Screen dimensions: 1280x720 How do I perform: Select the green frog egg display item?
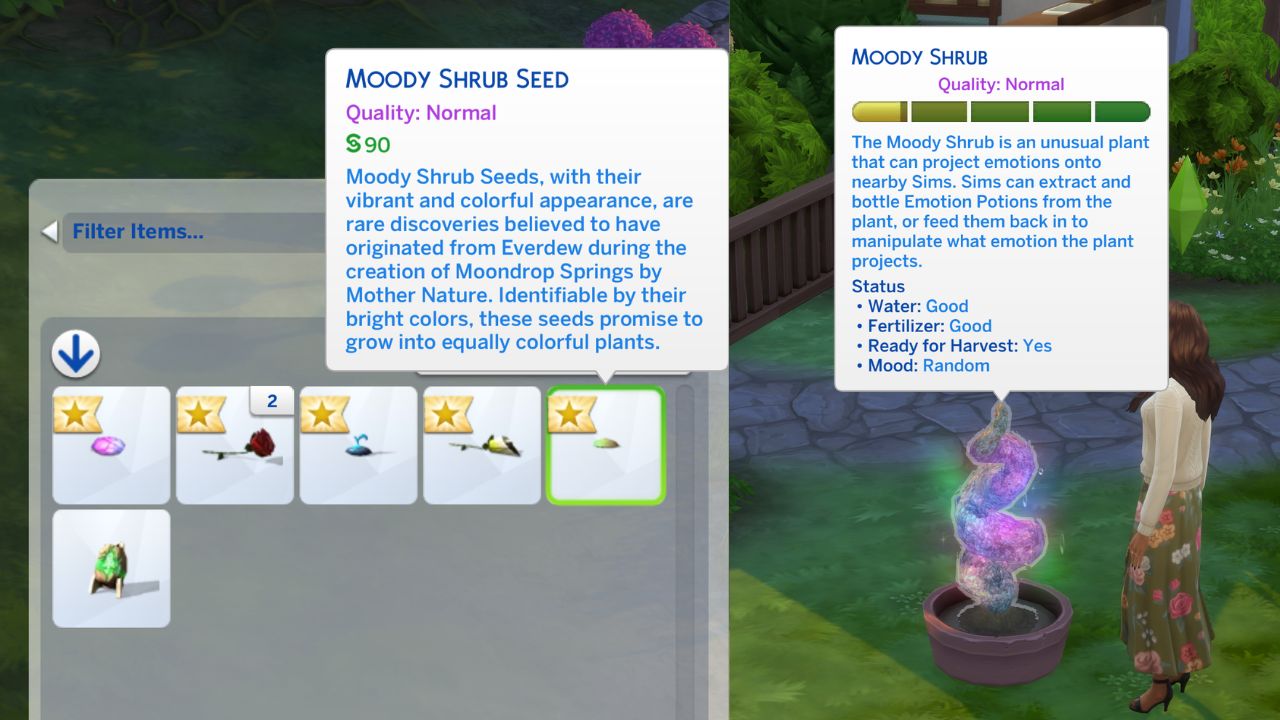(111, 568)
